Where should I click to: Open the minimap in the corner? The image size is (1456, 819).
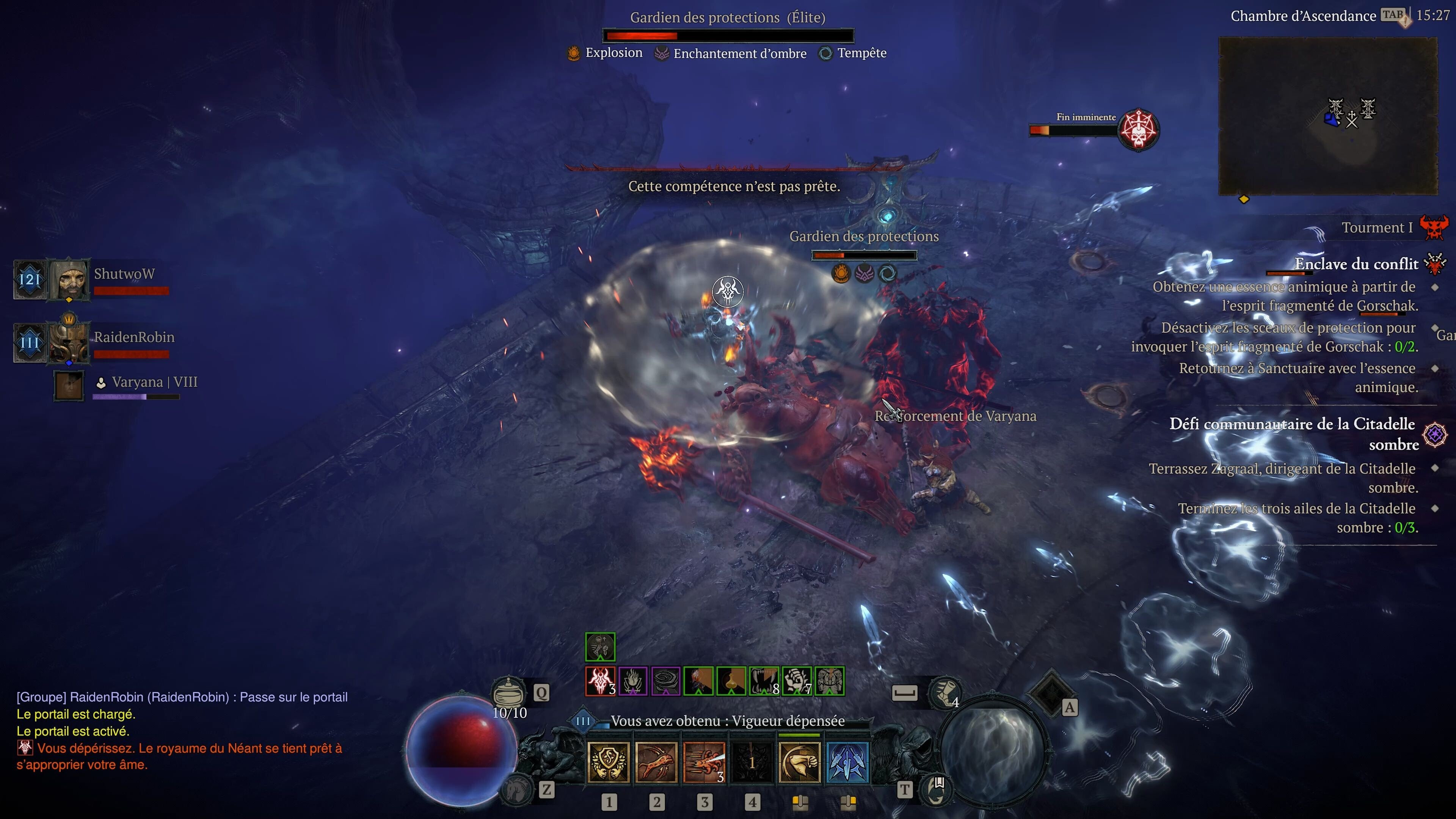(1328, 116)
